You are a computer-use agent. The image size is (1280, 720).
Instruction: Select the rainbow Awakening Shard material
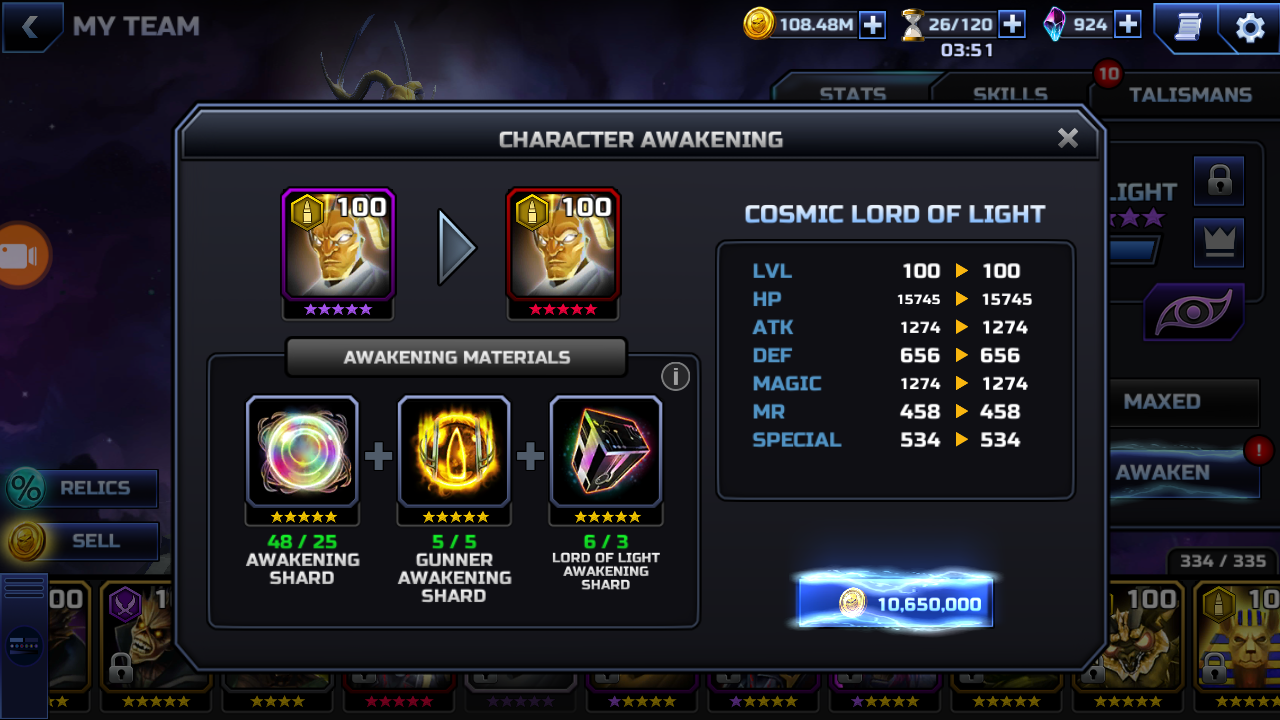(x=302, y=452)
